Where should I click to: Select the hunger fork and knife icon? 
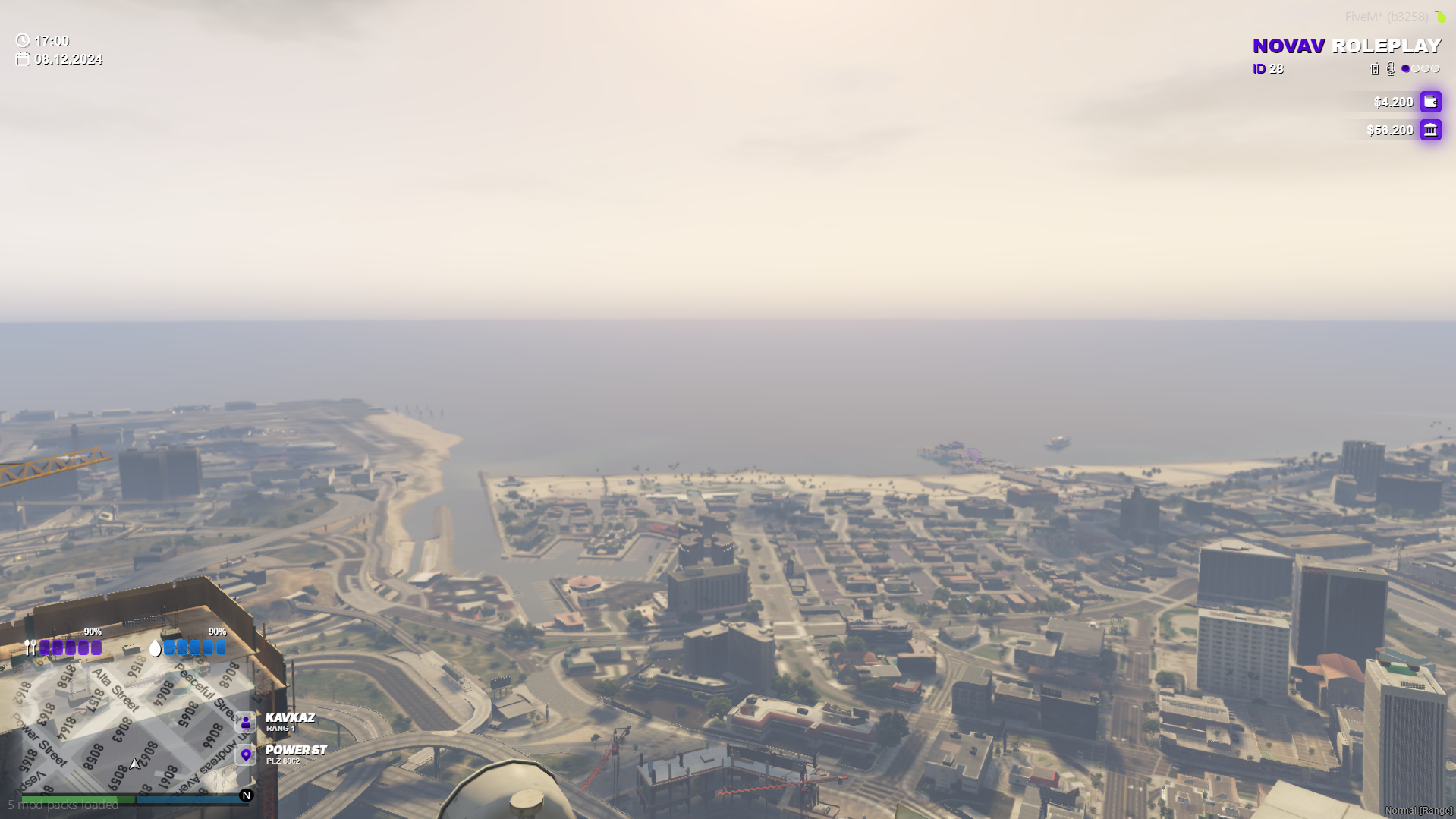(30, 647)
